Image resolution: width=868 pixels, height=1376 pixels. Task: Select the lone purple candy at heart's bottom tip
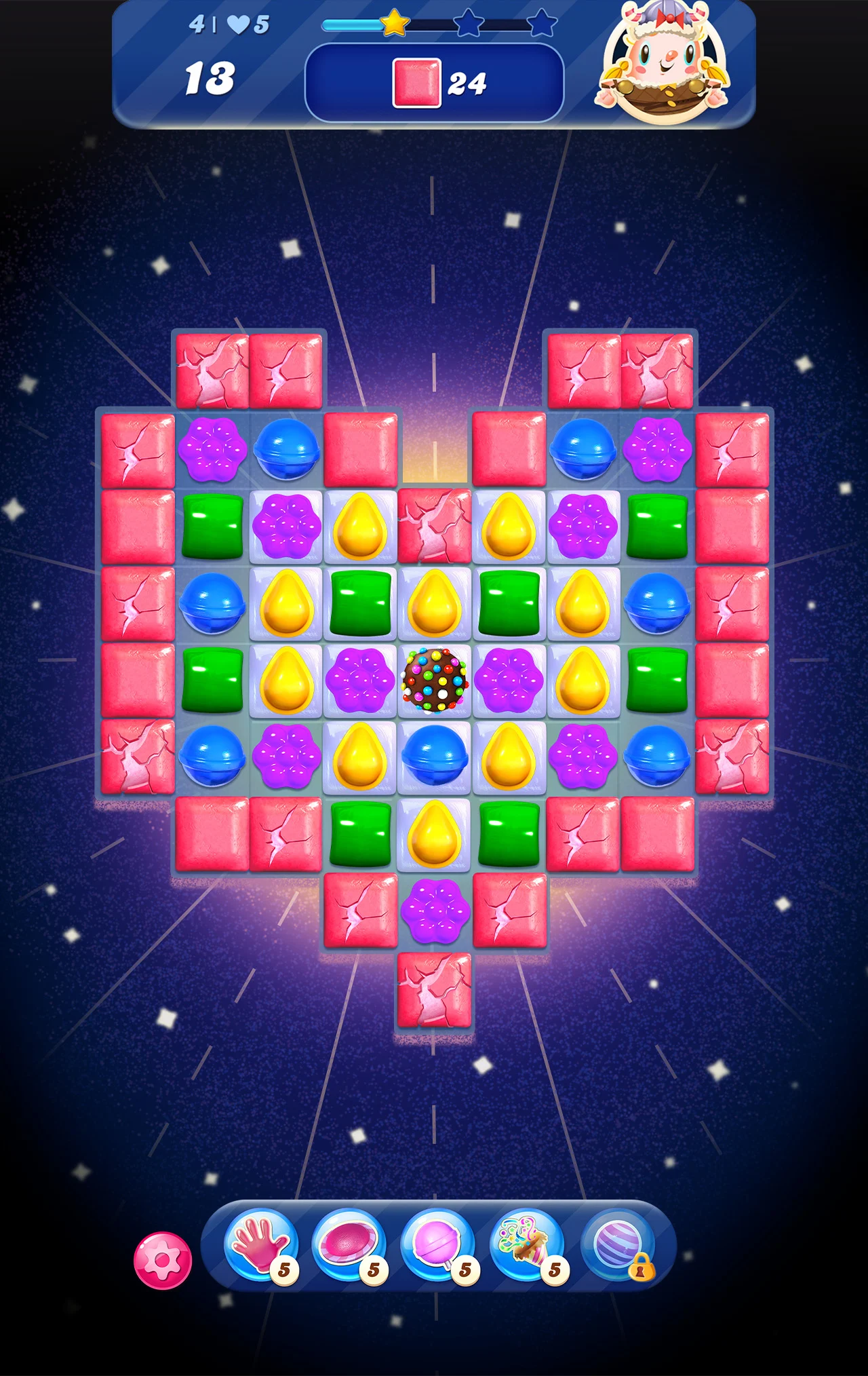435,910
